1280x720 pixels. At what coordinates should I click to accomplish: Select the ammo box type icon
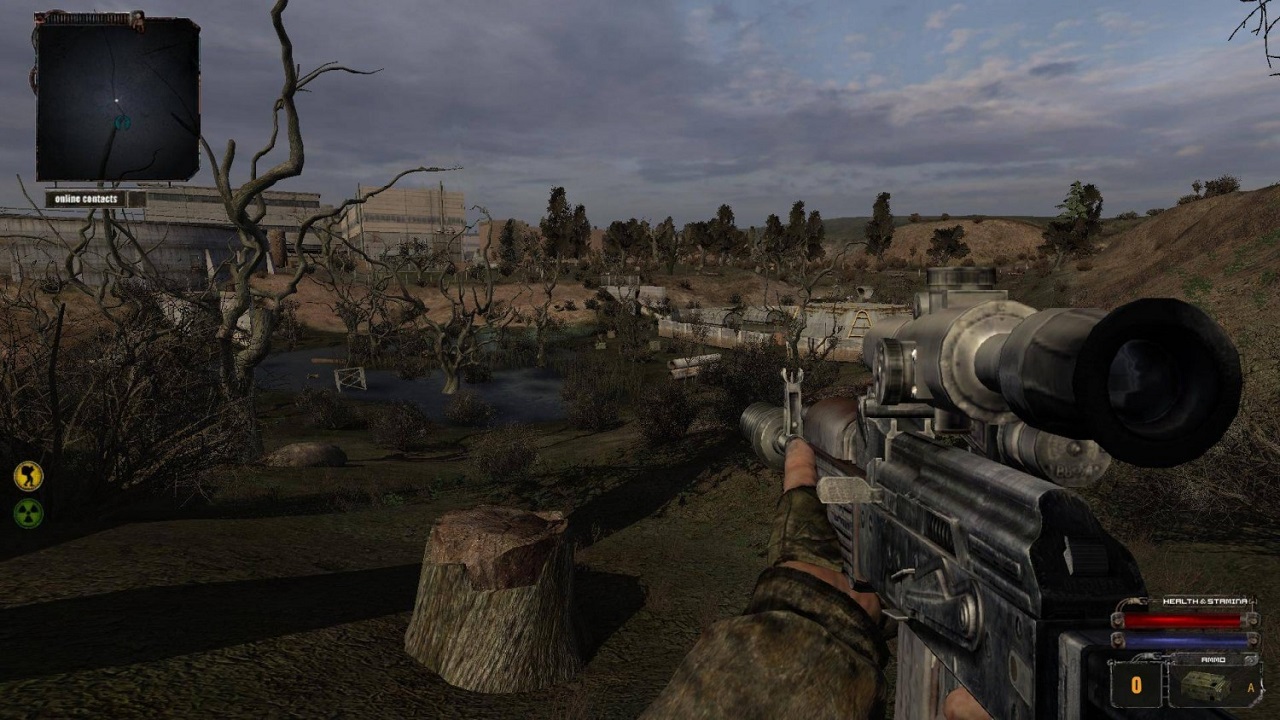[1203, 686]
